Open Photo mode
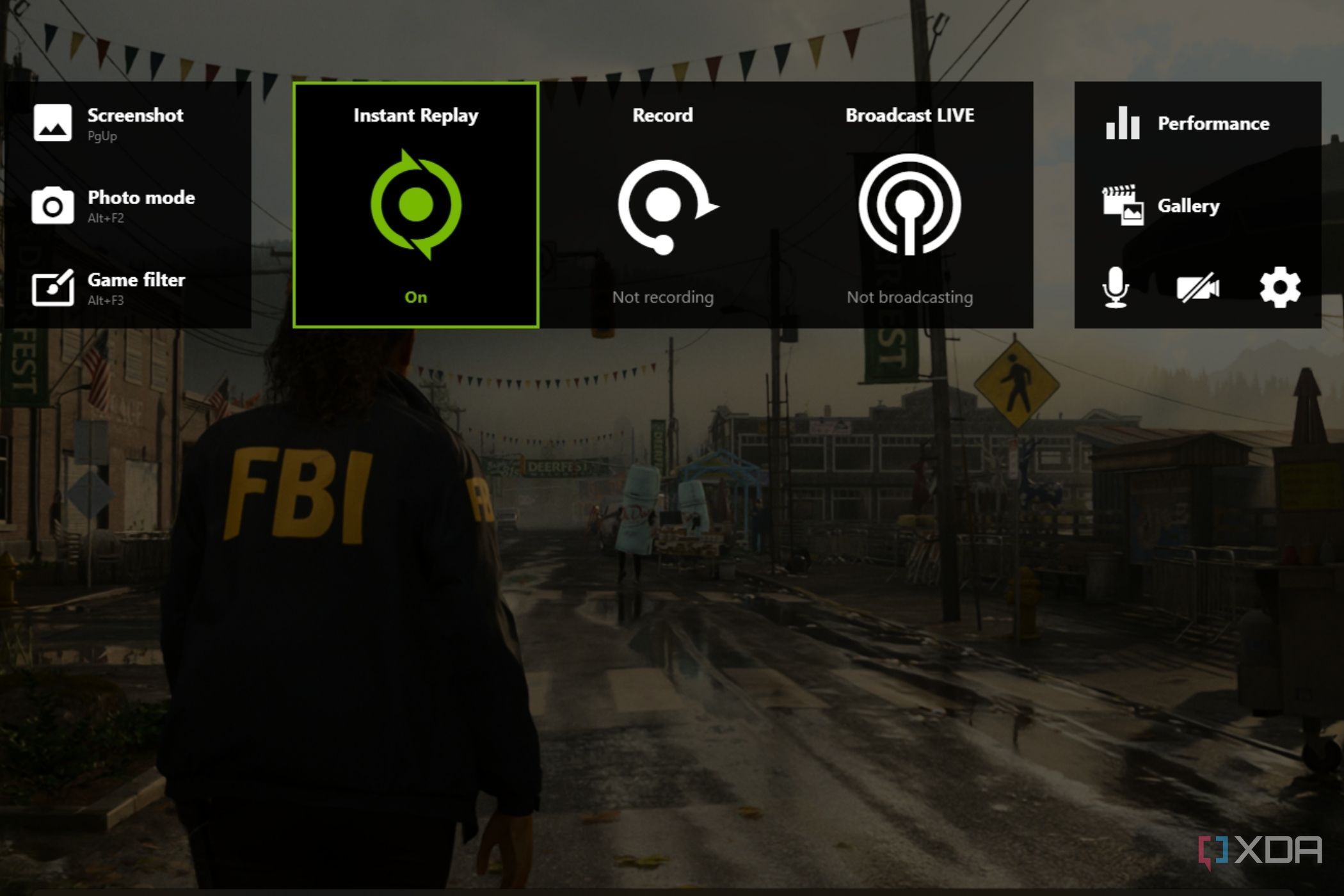The width and height of the screenshot is (1344, 896). click(x=114, y=205)
